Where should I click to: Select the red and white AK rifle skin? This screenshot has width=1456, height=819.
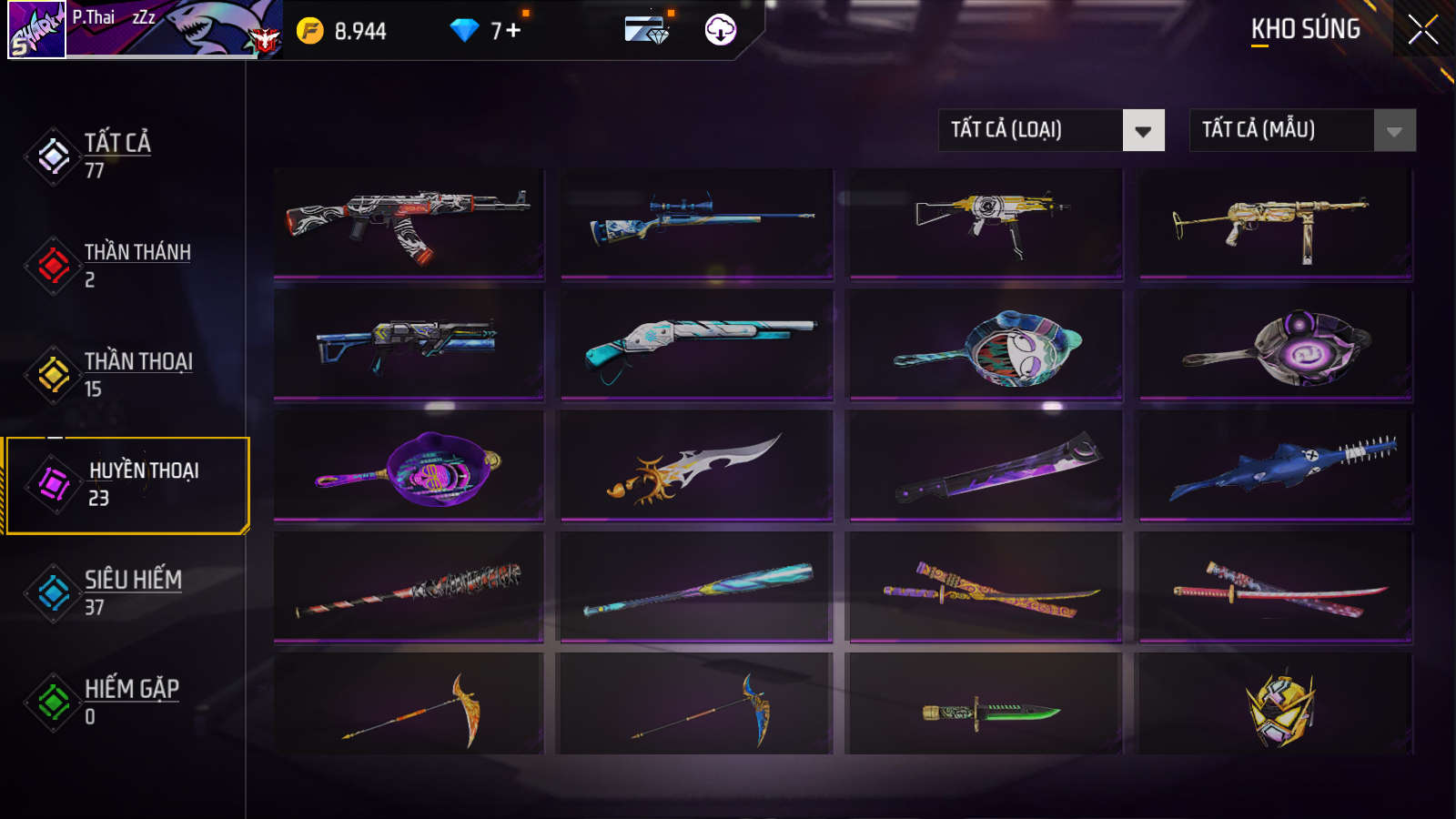(x=409, y=223)
